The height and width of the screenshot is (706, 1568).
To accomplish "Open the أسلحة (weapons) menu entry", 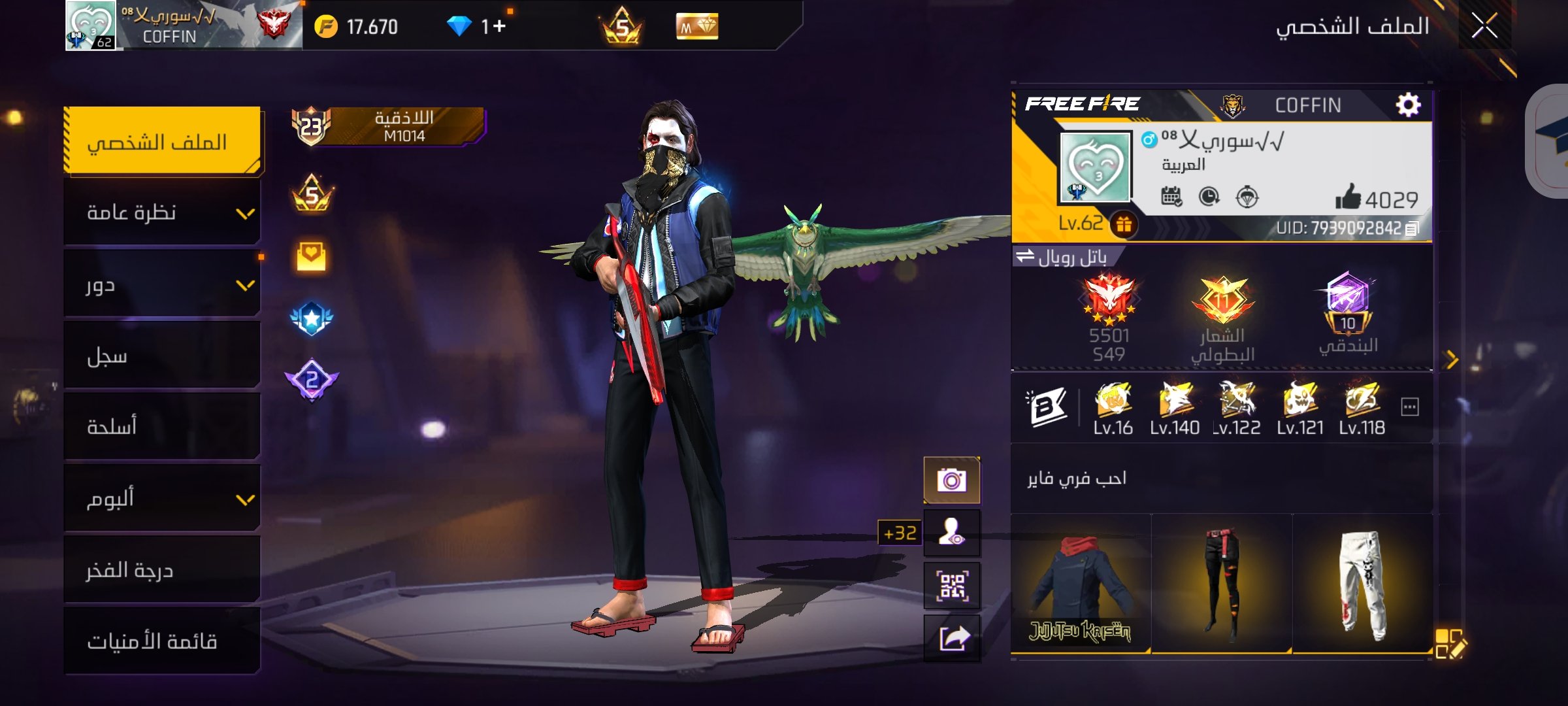I will (162, 427).
